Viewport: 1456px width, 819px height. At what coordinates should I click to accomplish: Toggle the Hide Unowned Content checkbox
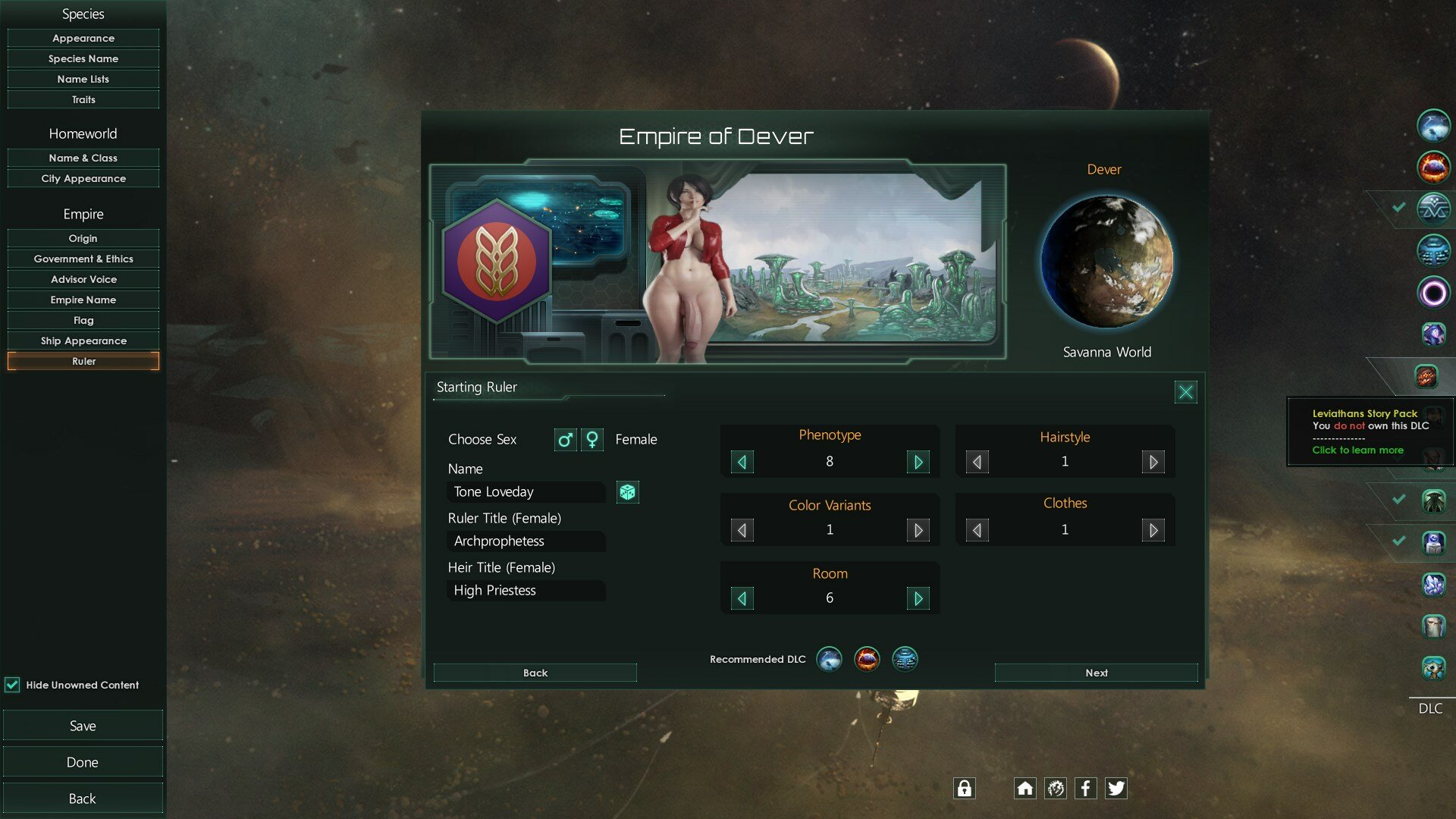click(x=13, y=685)
